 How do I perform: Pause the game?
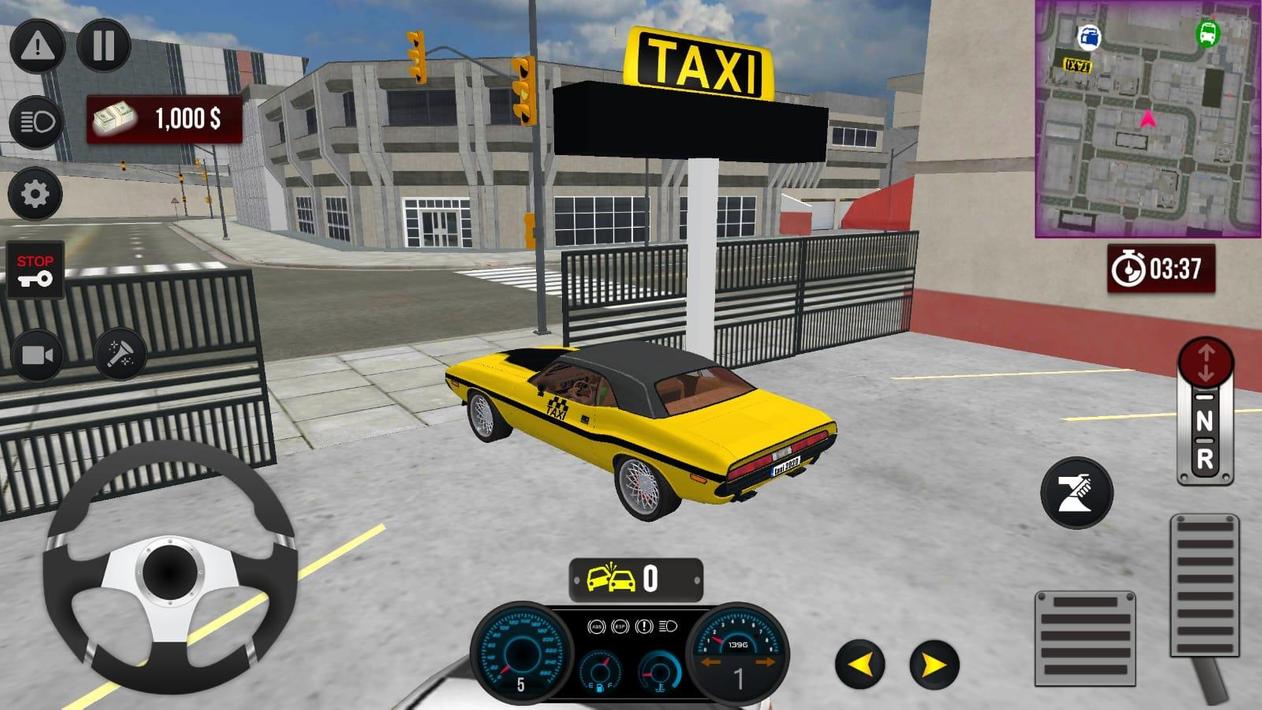(x=104, y=45)
